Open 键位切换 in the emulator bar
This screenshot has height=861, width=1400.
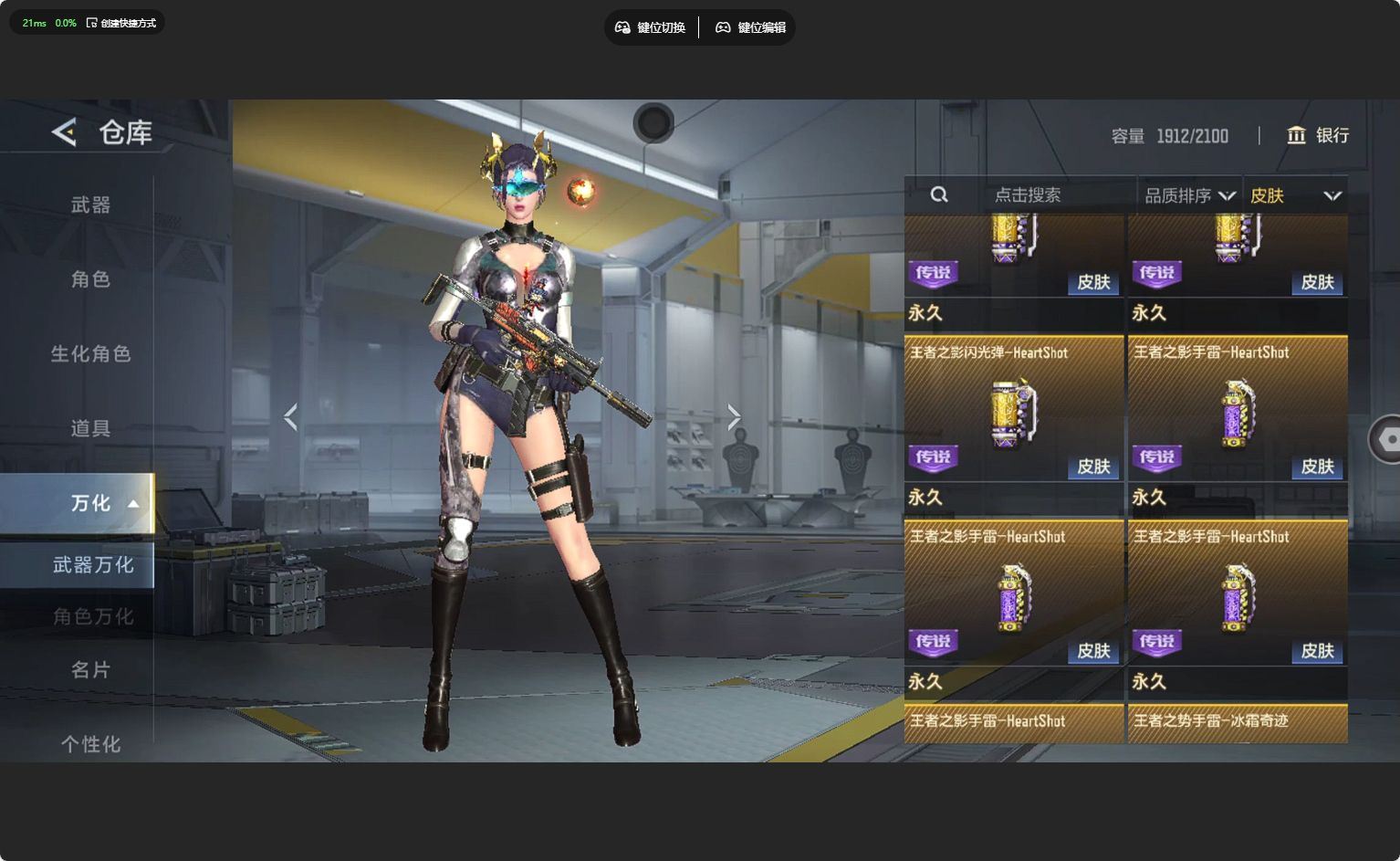click(651, 27)
